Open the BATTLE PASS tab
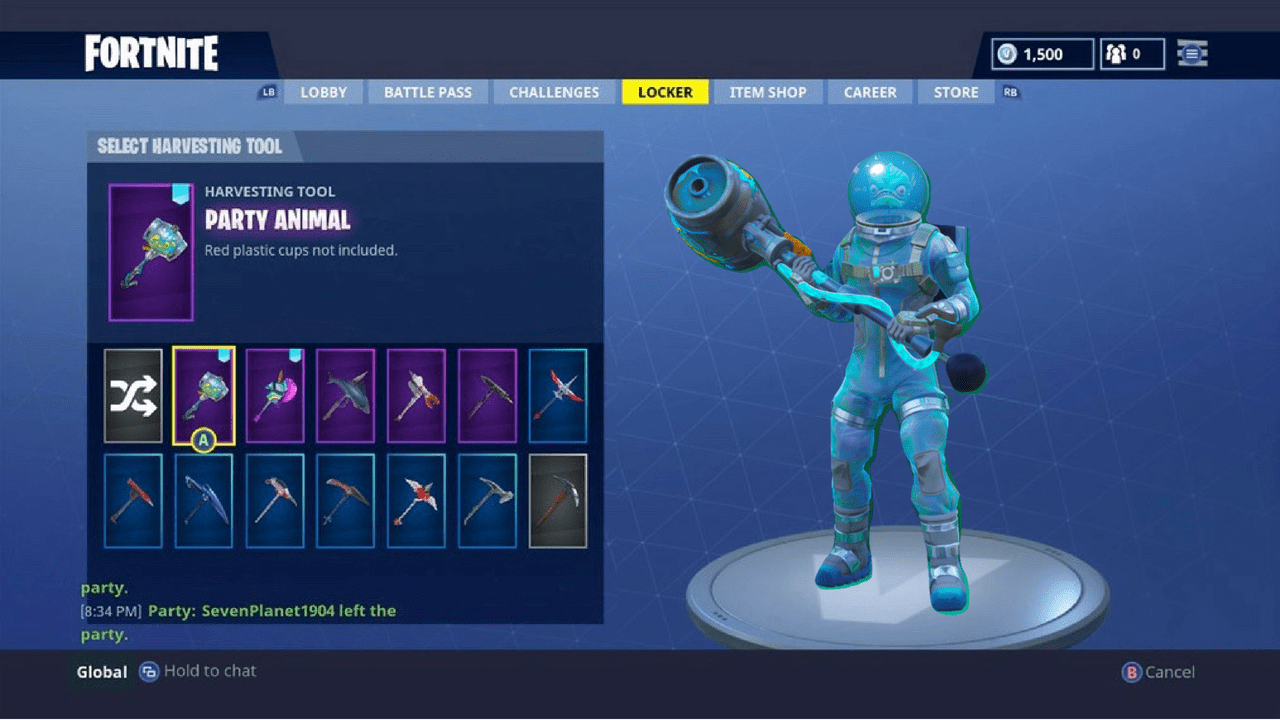 428,92
